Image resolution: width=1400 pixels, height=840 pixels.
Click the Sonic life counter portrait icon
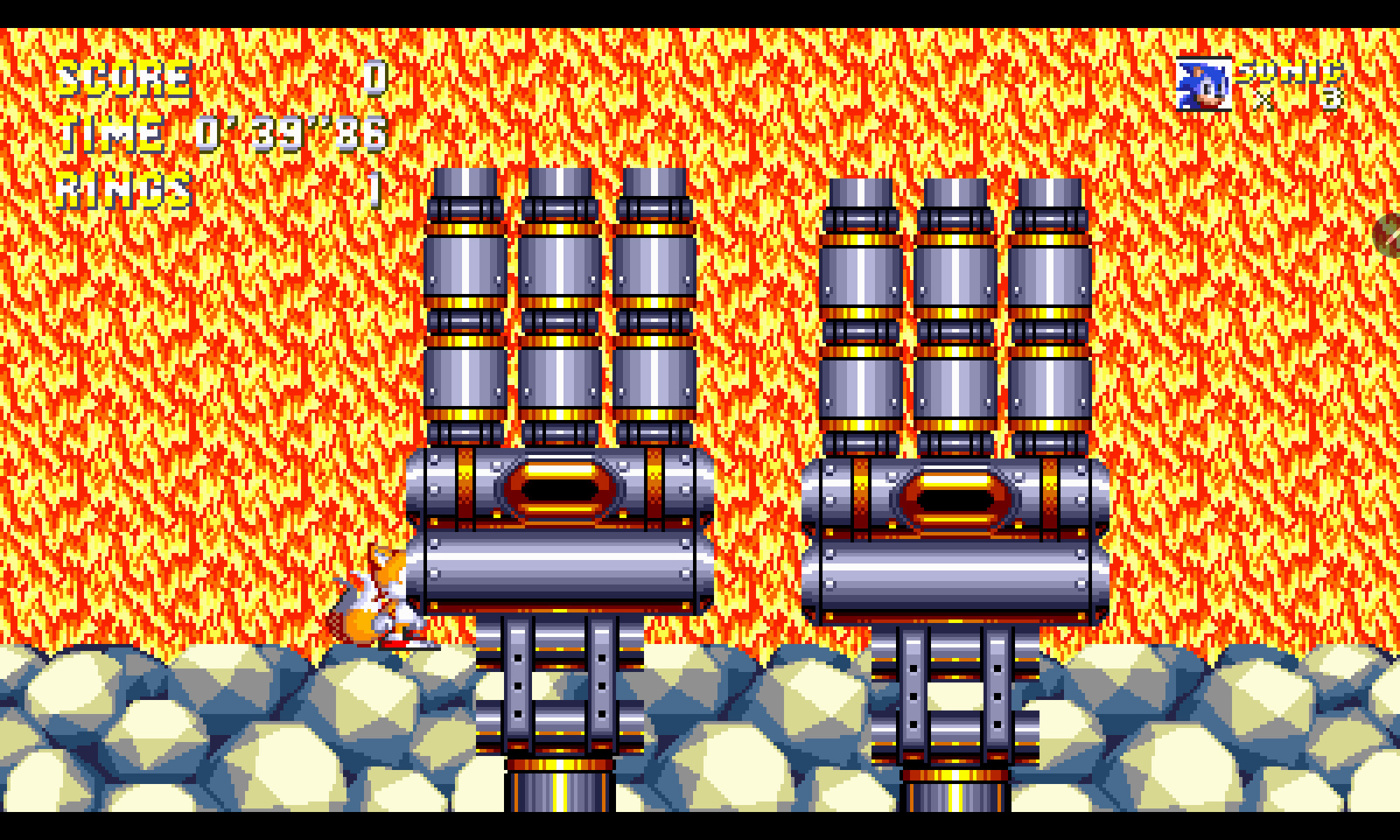(x=1205, y=84)
